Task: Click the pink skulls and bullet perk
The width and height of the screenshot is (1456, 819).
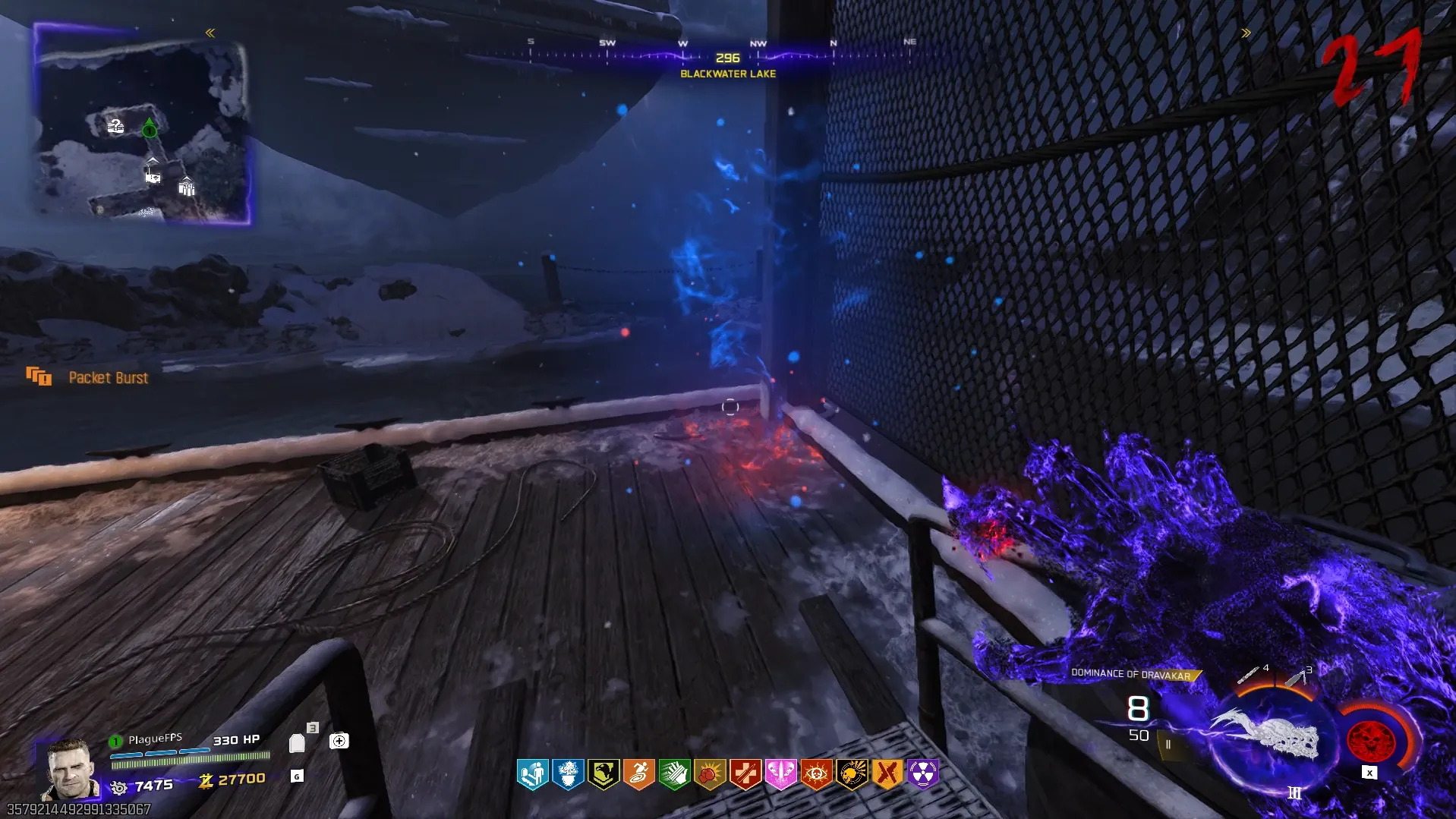Action: click(x=780, y=774)
